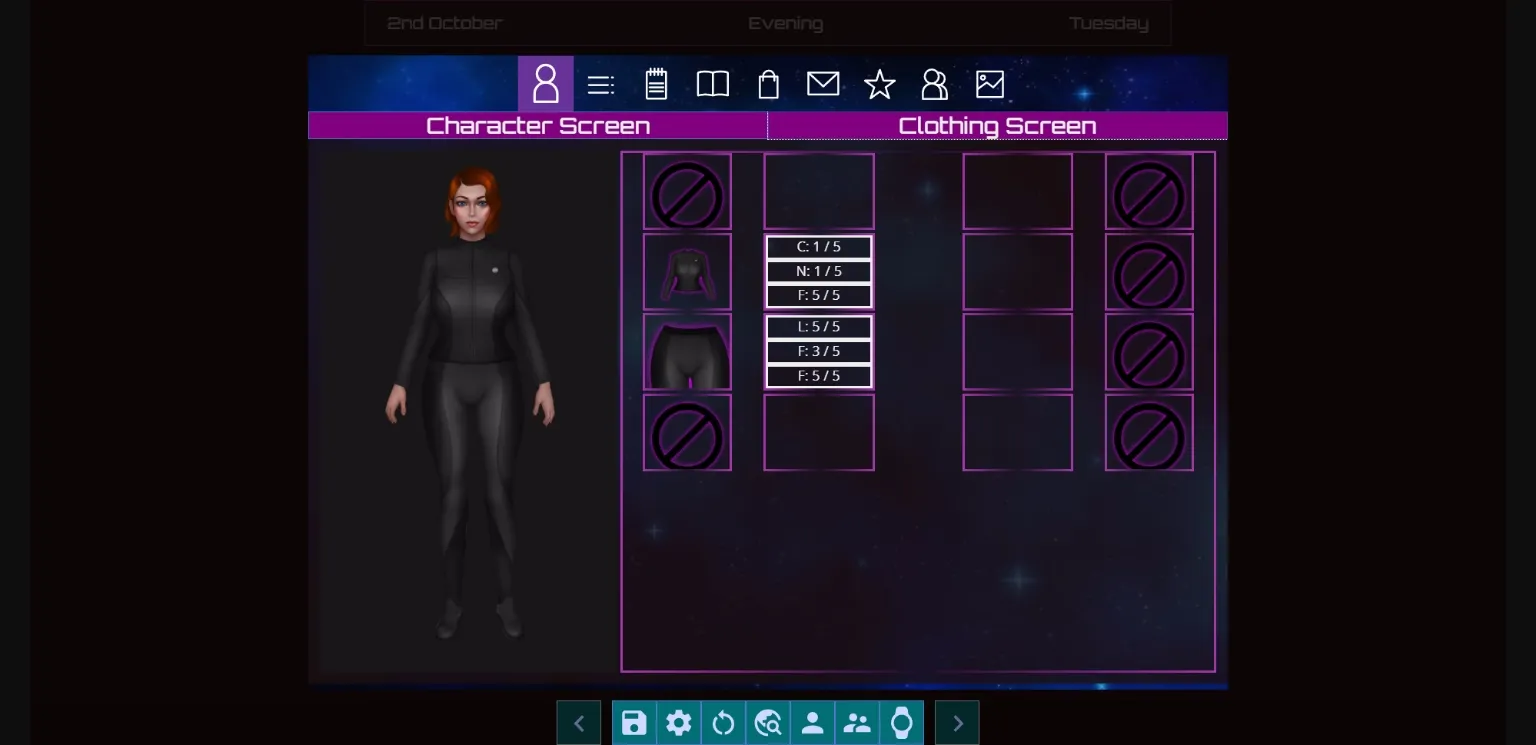Select the equipped leggings clothing slot
This screenshot has height=745, width=1536.
(x=687, y=351)
